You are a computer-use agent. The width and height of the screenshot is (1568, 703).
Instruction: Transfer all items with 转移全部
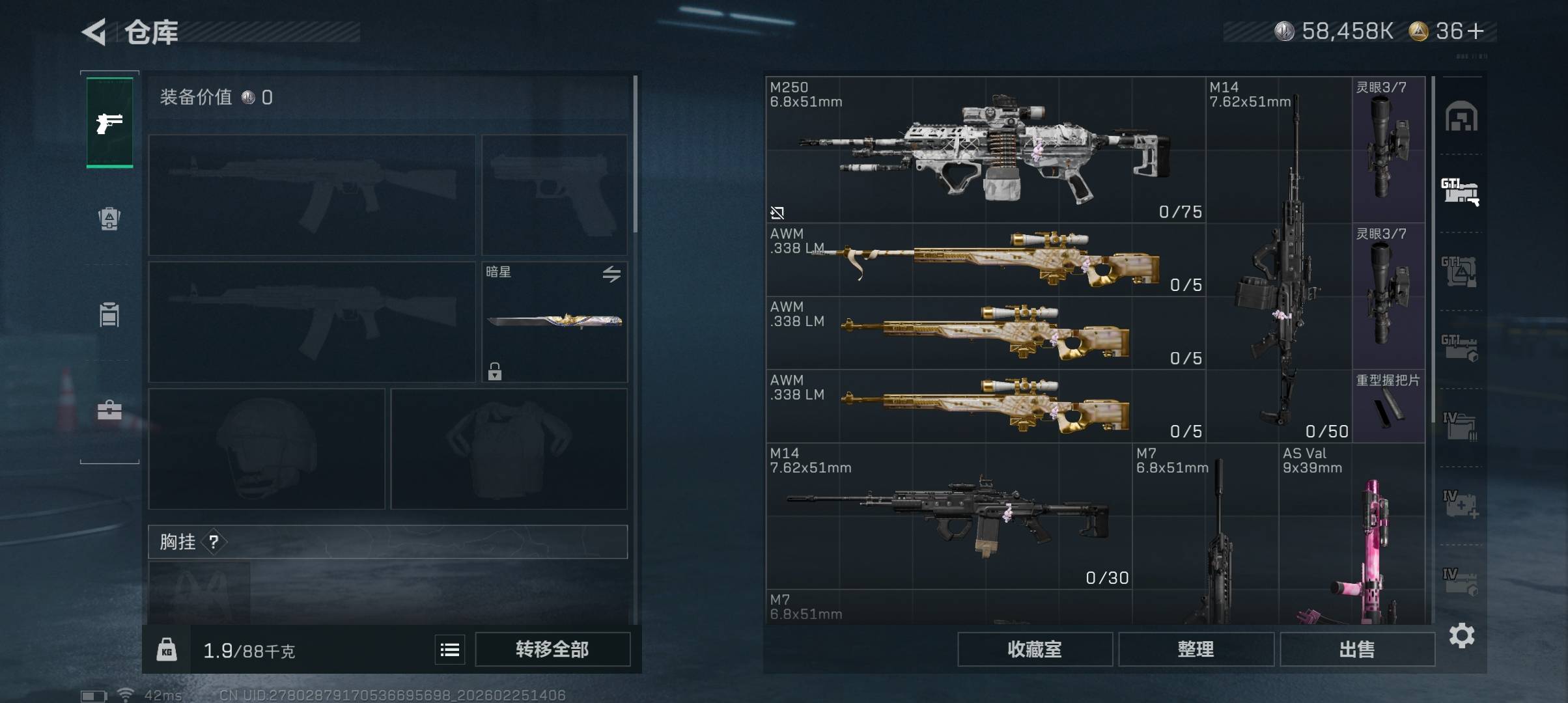552,650
